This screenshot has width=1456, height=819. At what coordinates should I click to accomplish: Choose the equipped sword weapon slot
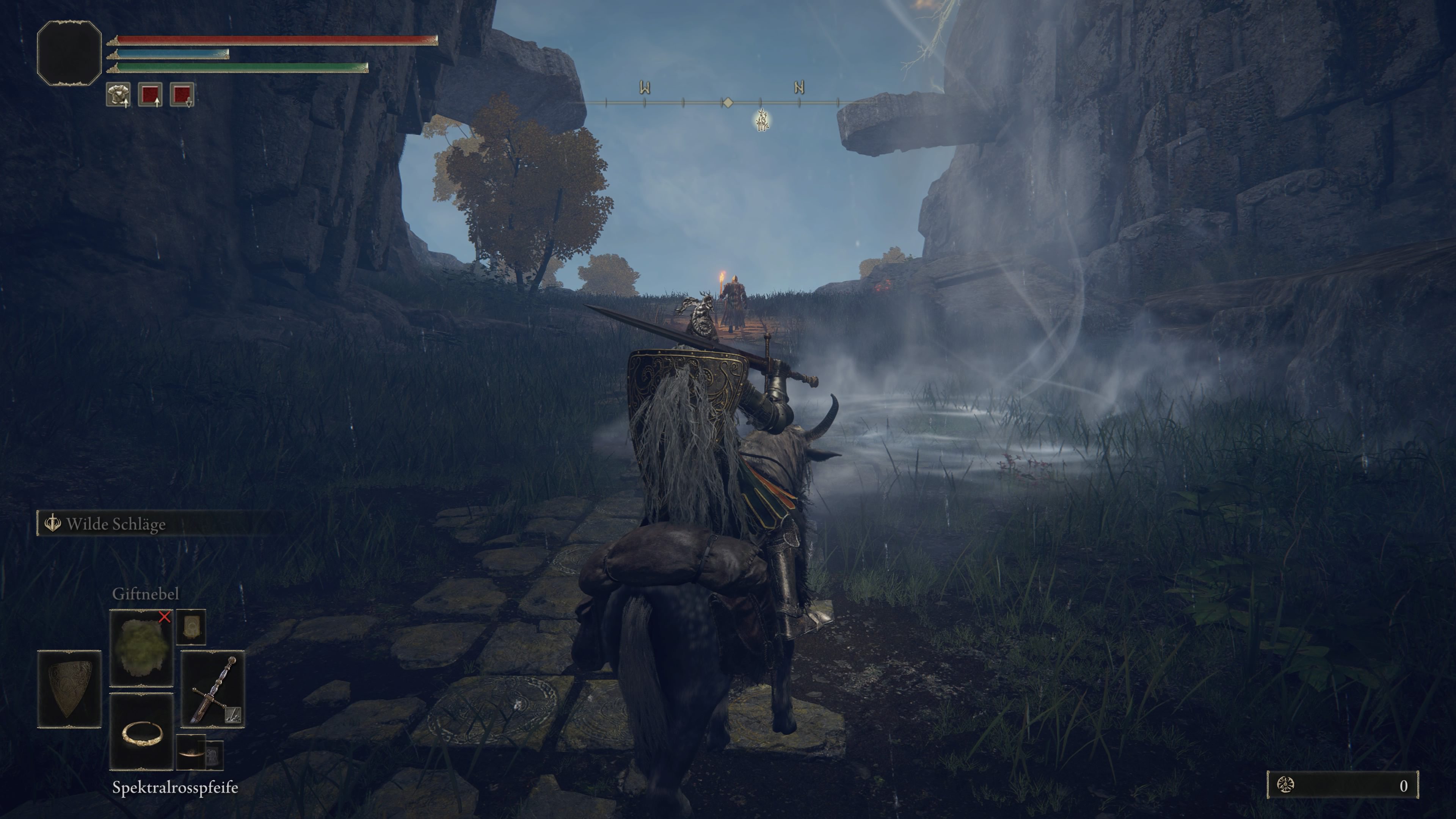(x=212, y=689)
